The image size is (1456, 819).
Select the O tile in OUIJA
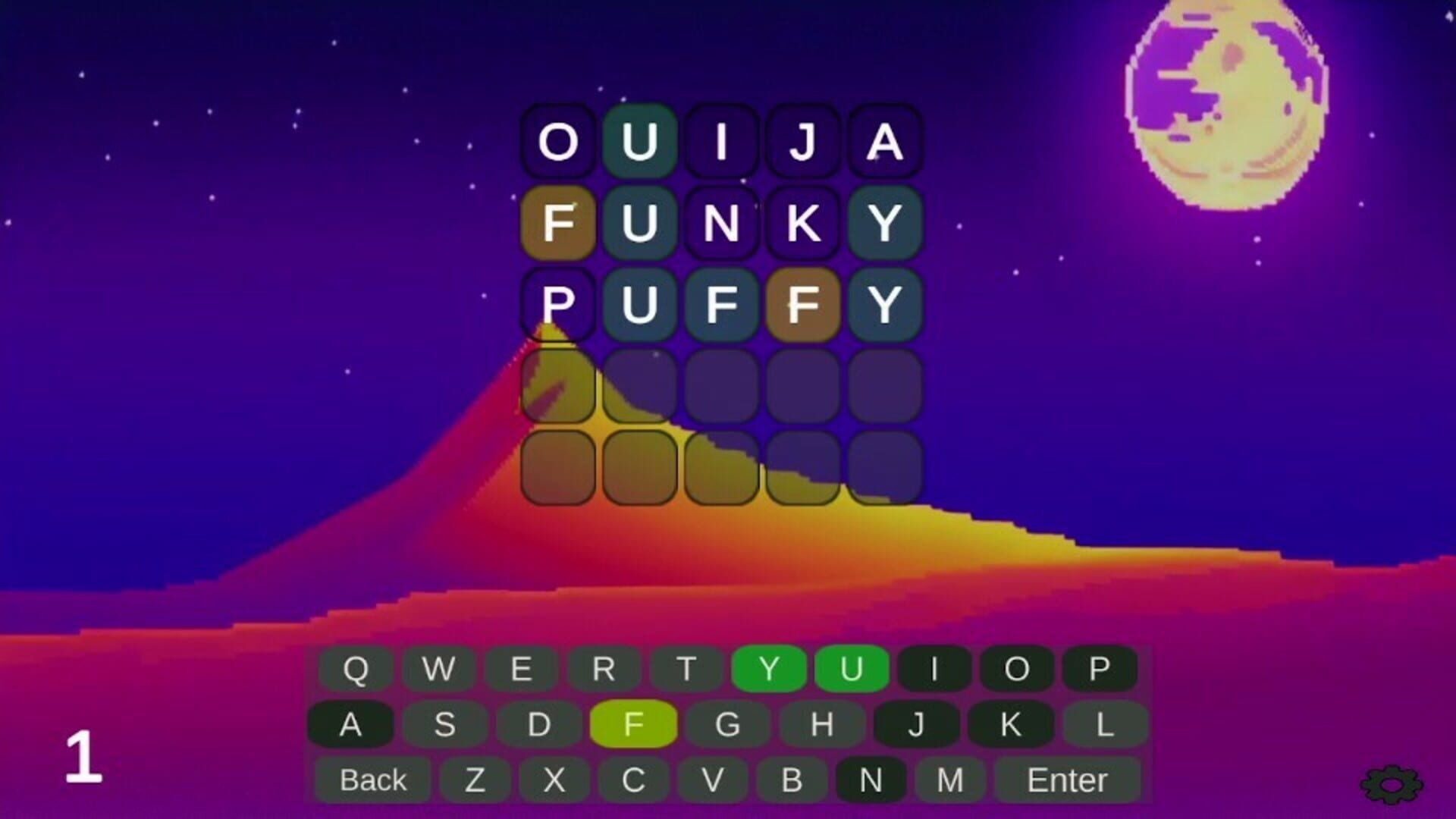click(559, 143)
